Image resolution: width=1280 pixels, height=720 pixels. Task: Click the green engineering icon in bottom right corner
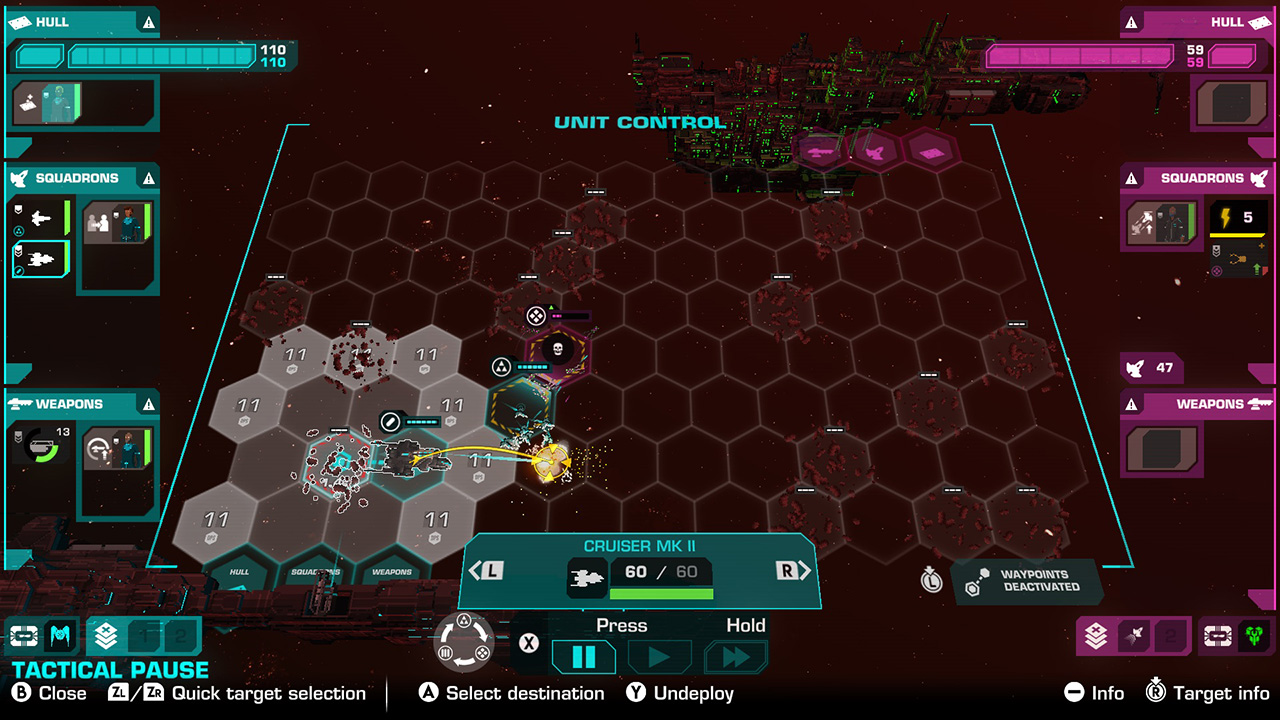pos(1253,634)
